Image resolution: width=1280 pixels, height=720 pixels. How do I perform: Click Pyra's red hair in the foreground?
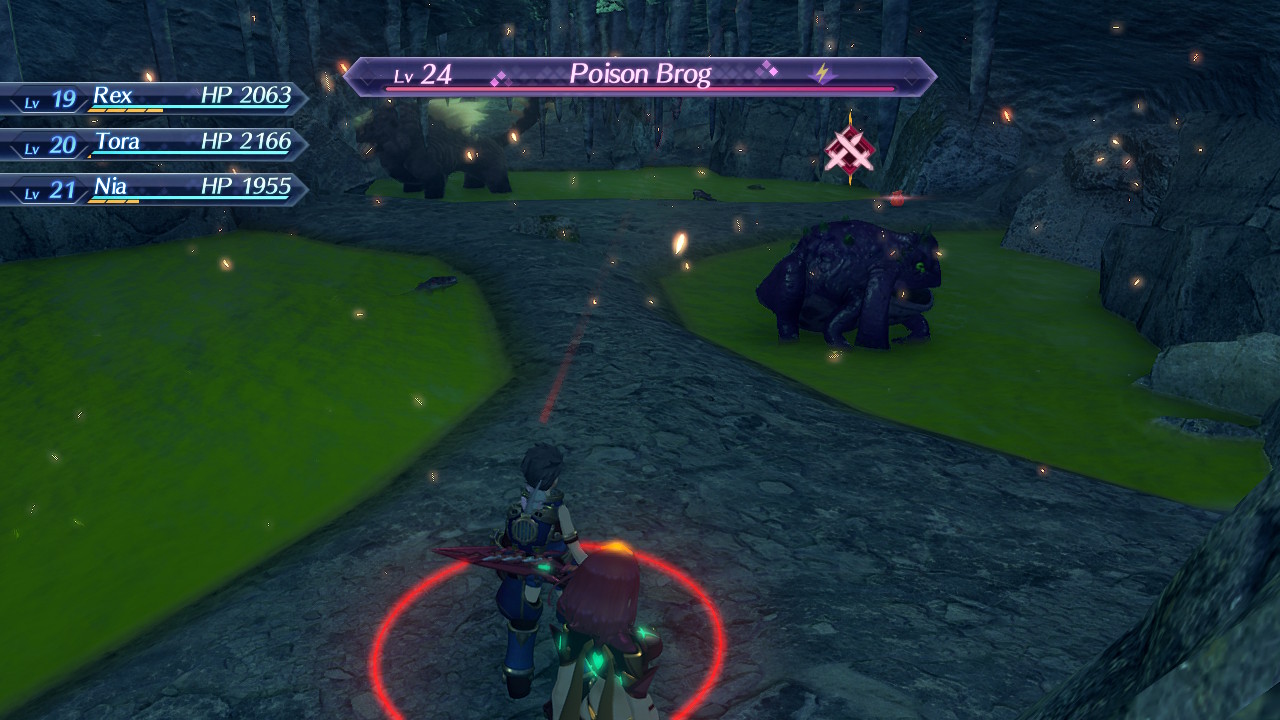pyautogui.click(x=600, y=590)
